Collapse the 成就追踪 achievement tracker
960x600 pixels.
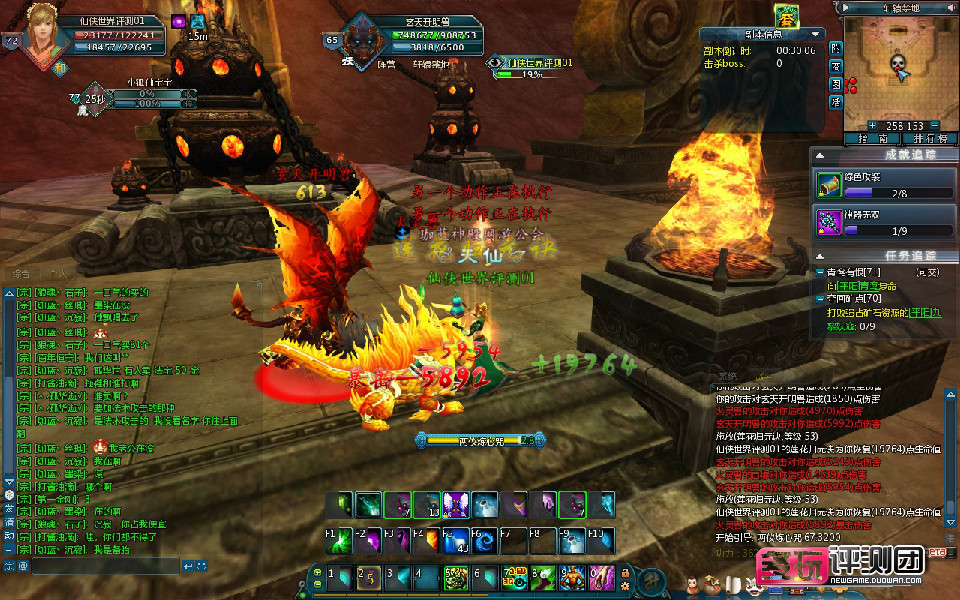(x=818, y=155)
